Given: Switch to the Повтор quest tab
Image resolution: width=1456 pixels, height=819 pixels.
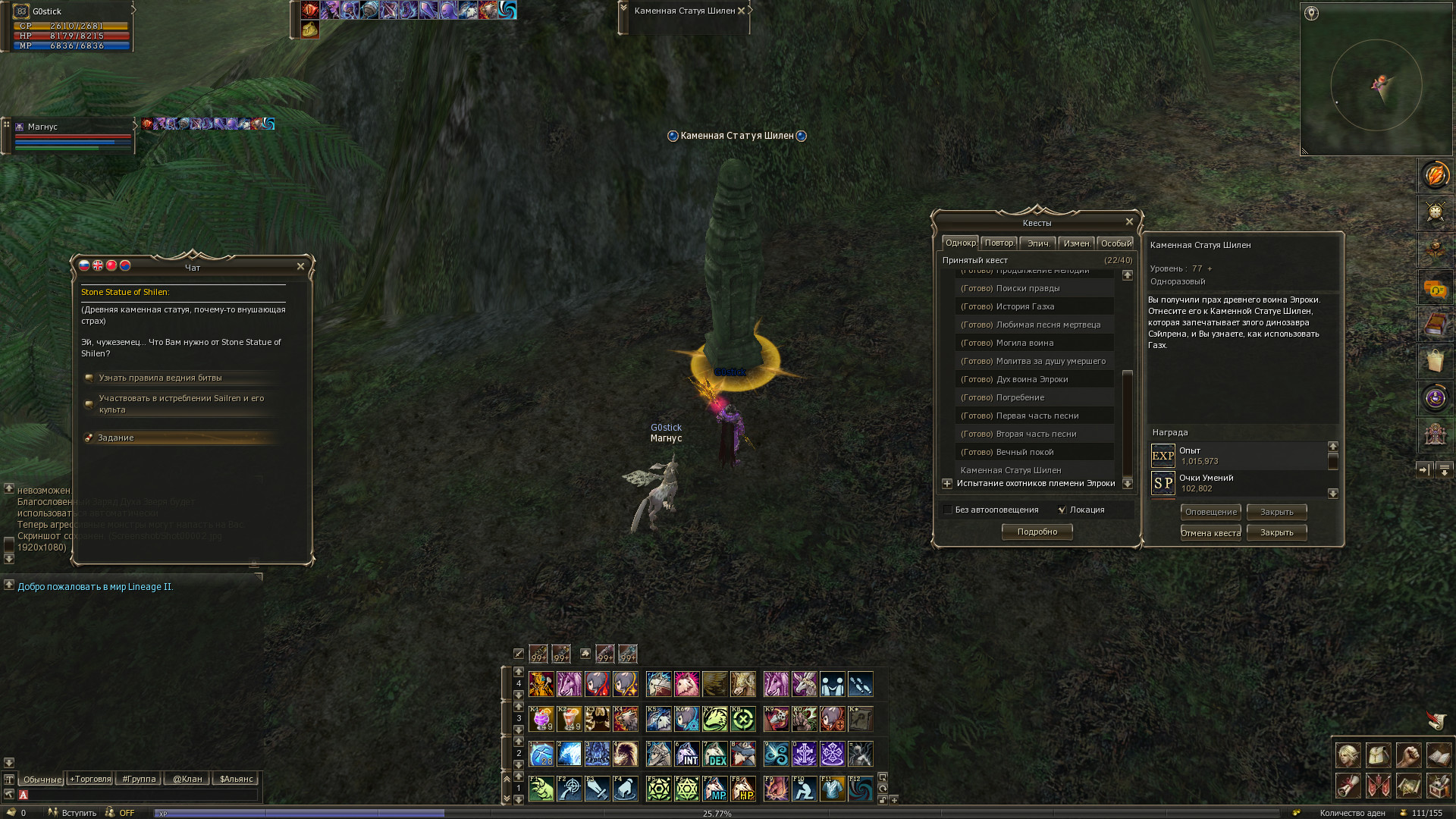Looking at the screenshot, I should pyautogui.click(x=999, y=243).
